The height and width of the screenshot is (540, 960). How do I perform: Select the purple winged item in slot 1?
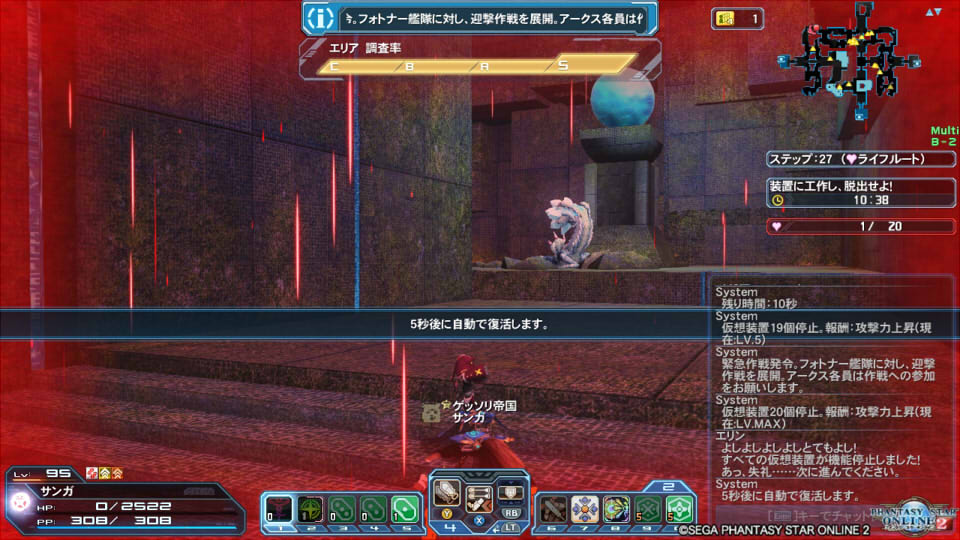pos(279,509)
